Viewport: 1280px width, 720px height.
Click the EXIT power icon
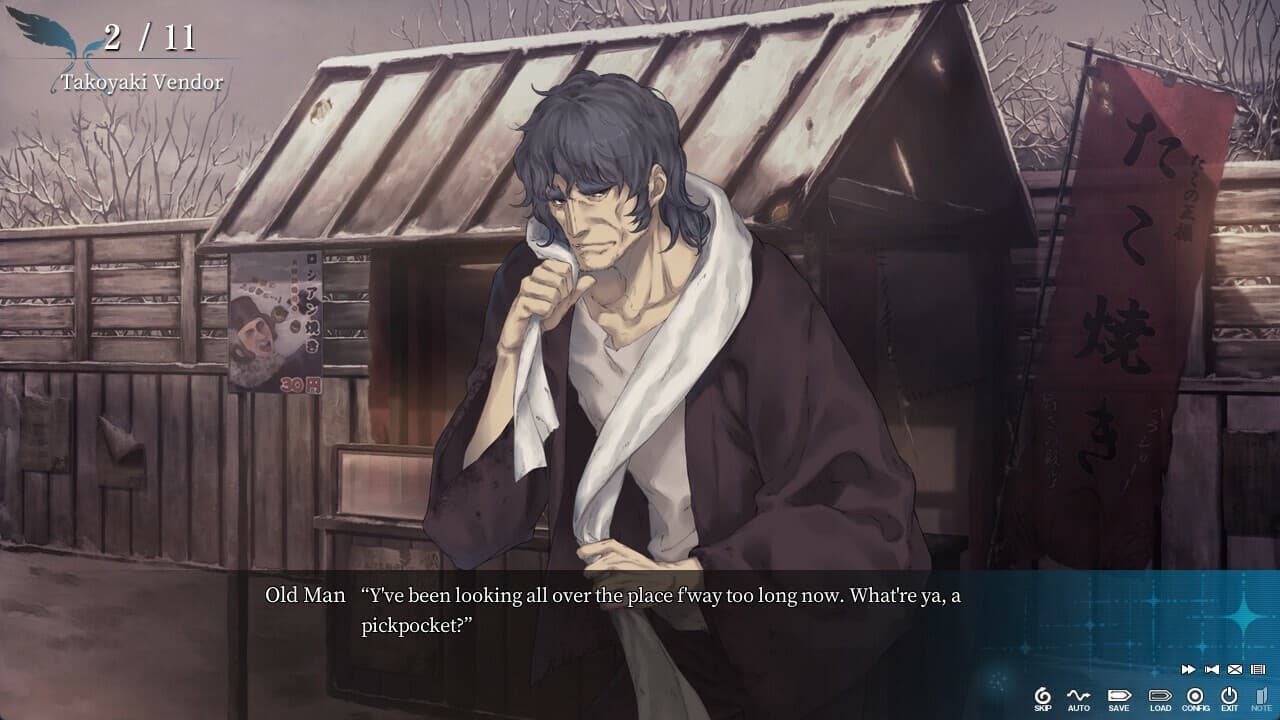pyautogui.click(x=1229, y=694)
